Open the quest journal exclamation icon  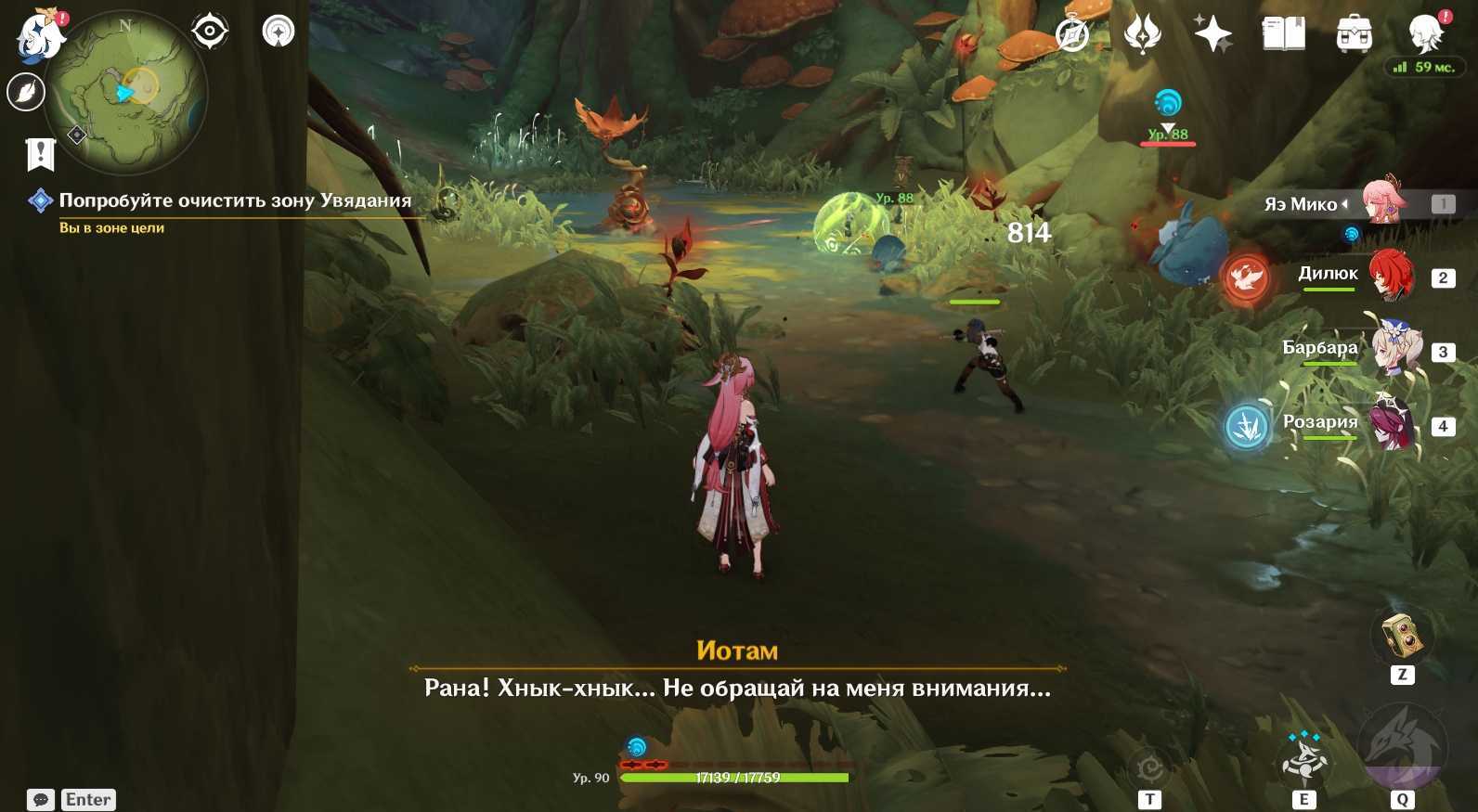click(x=41, y=154)
